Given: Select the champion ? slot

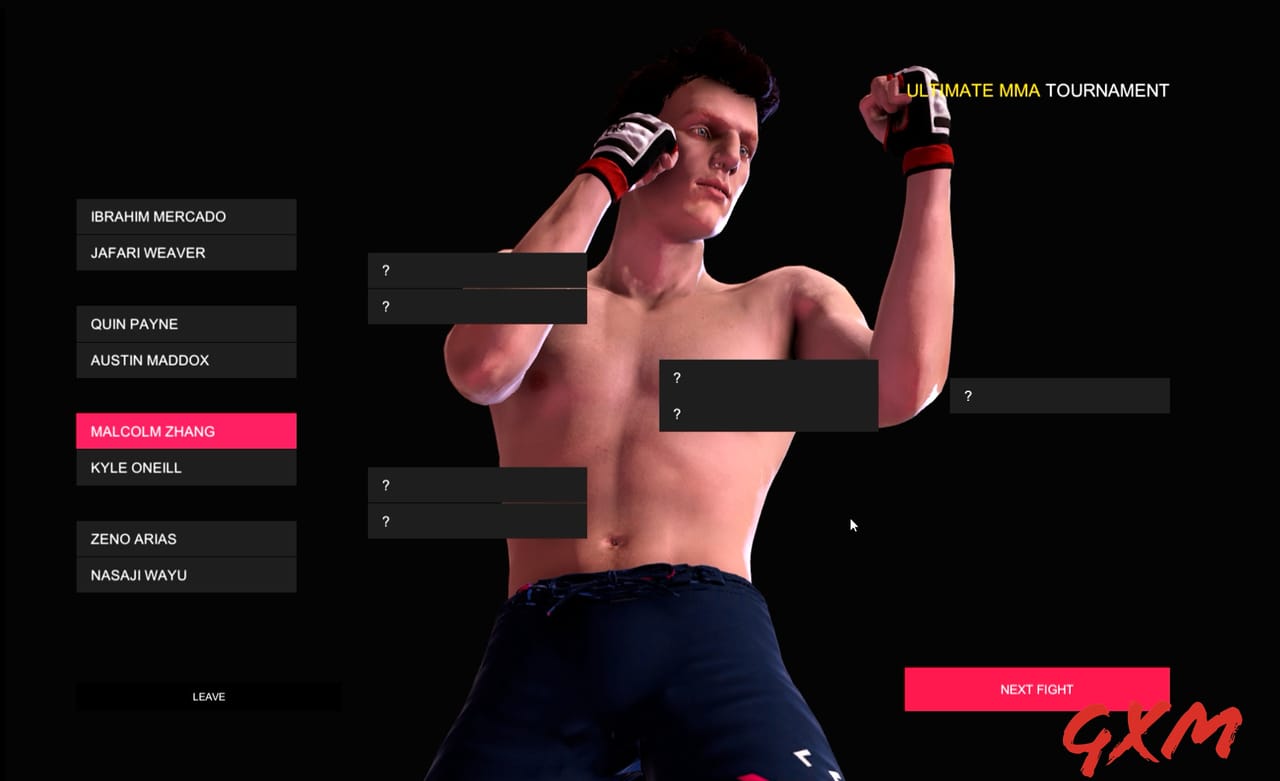Looking at the screenshot, I should click(x=1059, y=395).
